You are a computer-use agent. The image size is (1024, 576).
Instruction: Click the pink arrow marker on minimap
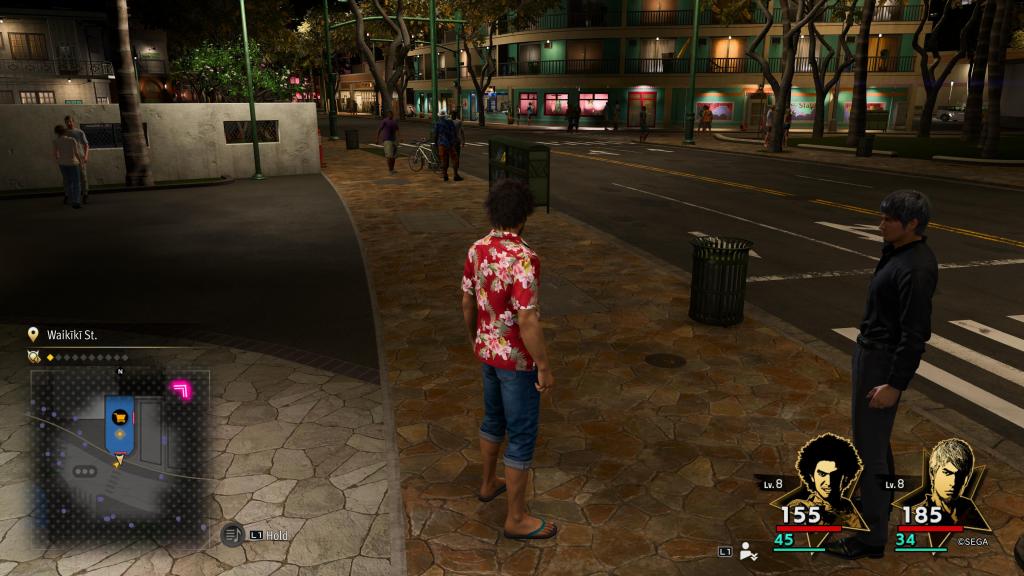(x=182, y=389)
